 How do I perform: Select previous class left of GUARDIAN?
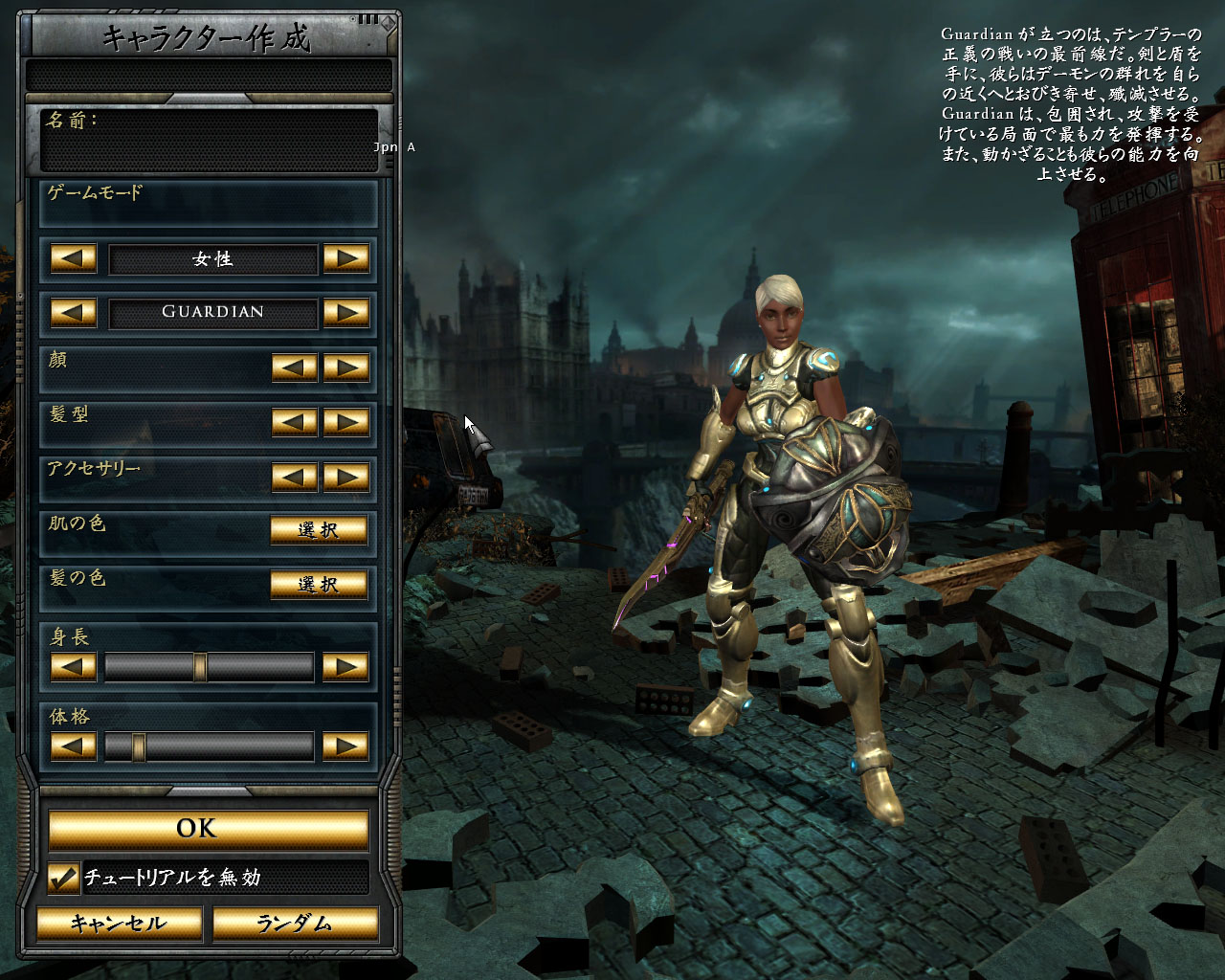[74, 312]
